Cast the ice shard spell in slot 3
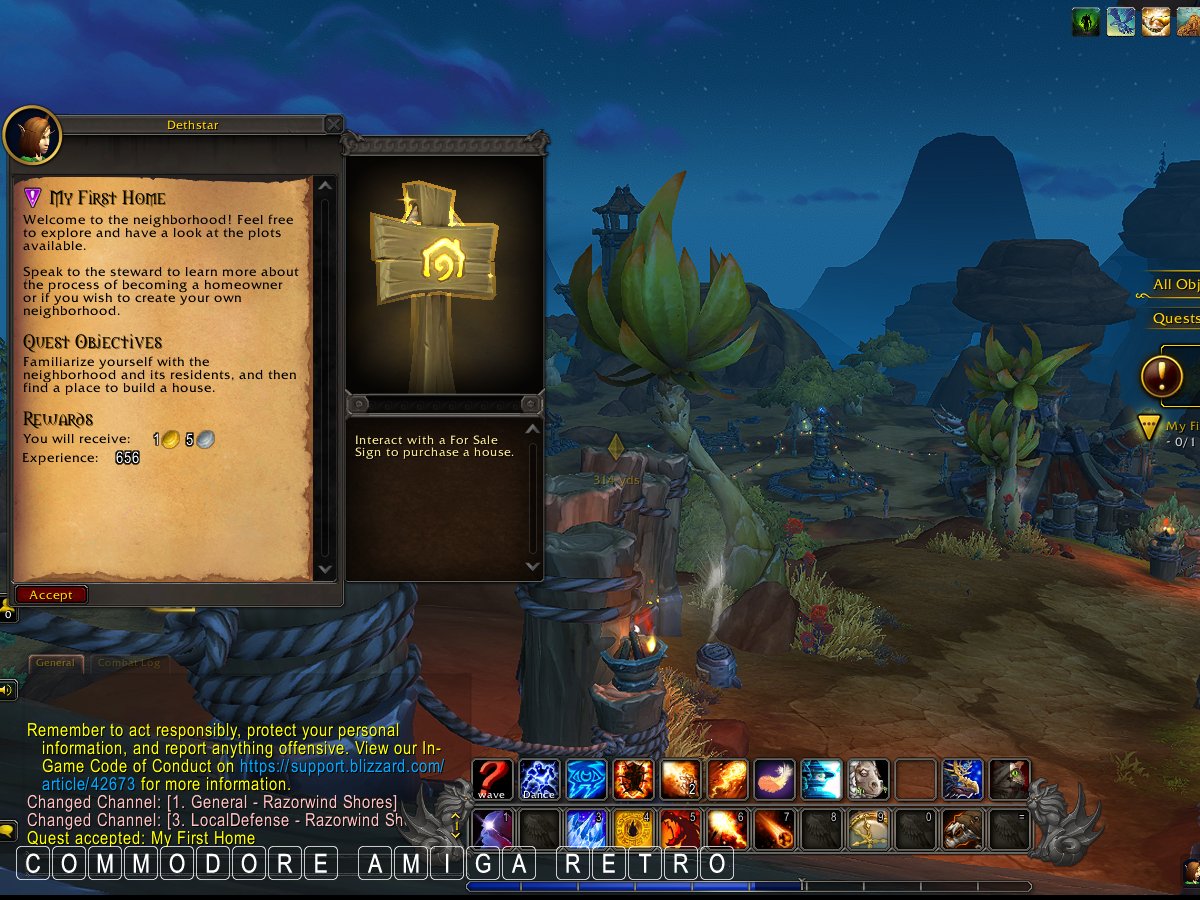The height and width of the screenshot is (900, 1200). point(586,829)
